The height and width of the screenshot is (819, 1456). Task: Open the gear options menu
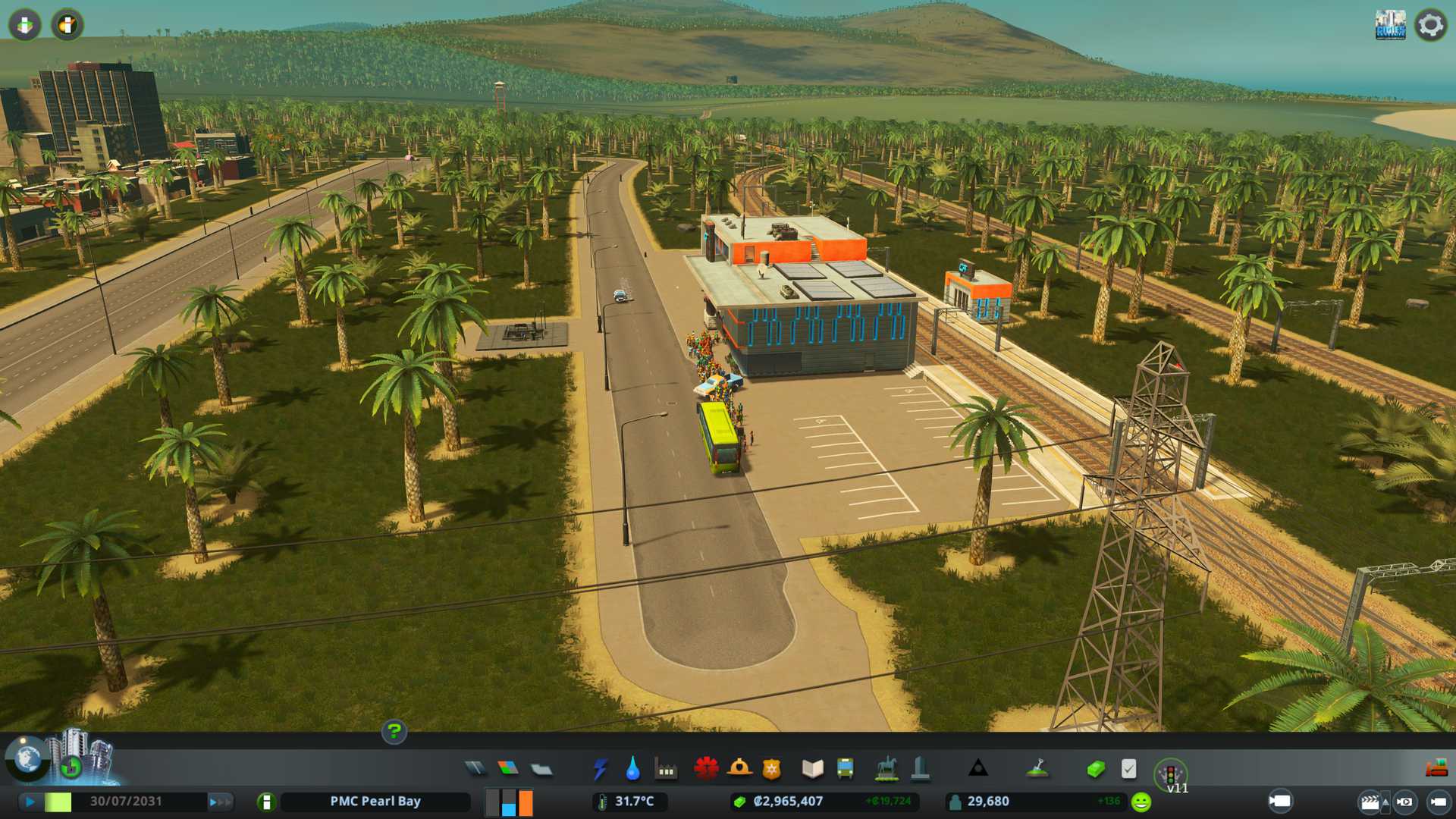(x=1430, y=25)
